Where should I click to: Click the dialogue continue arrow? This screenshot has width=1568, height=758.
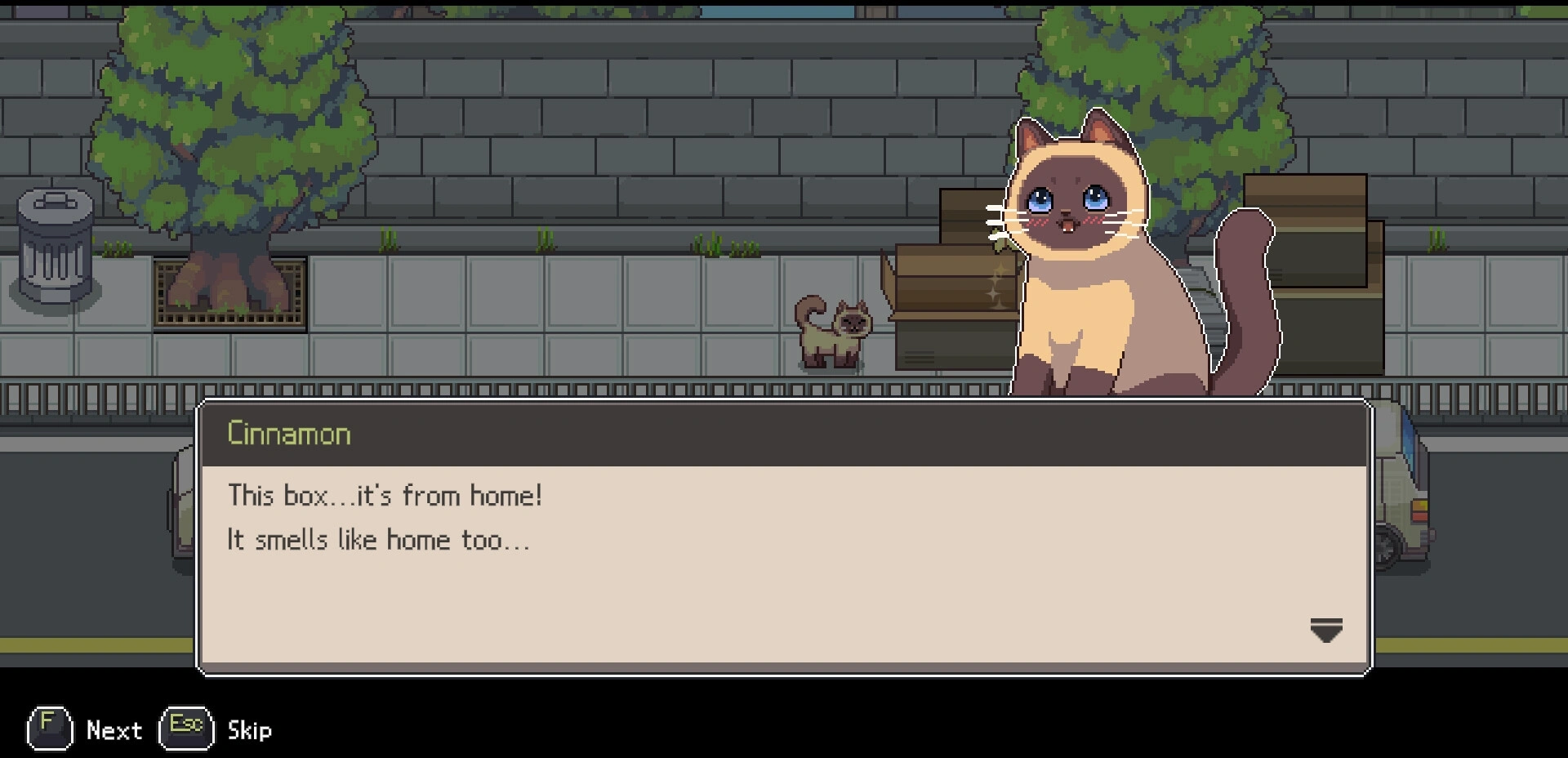pyautogui.click(x=1325, y=631)
